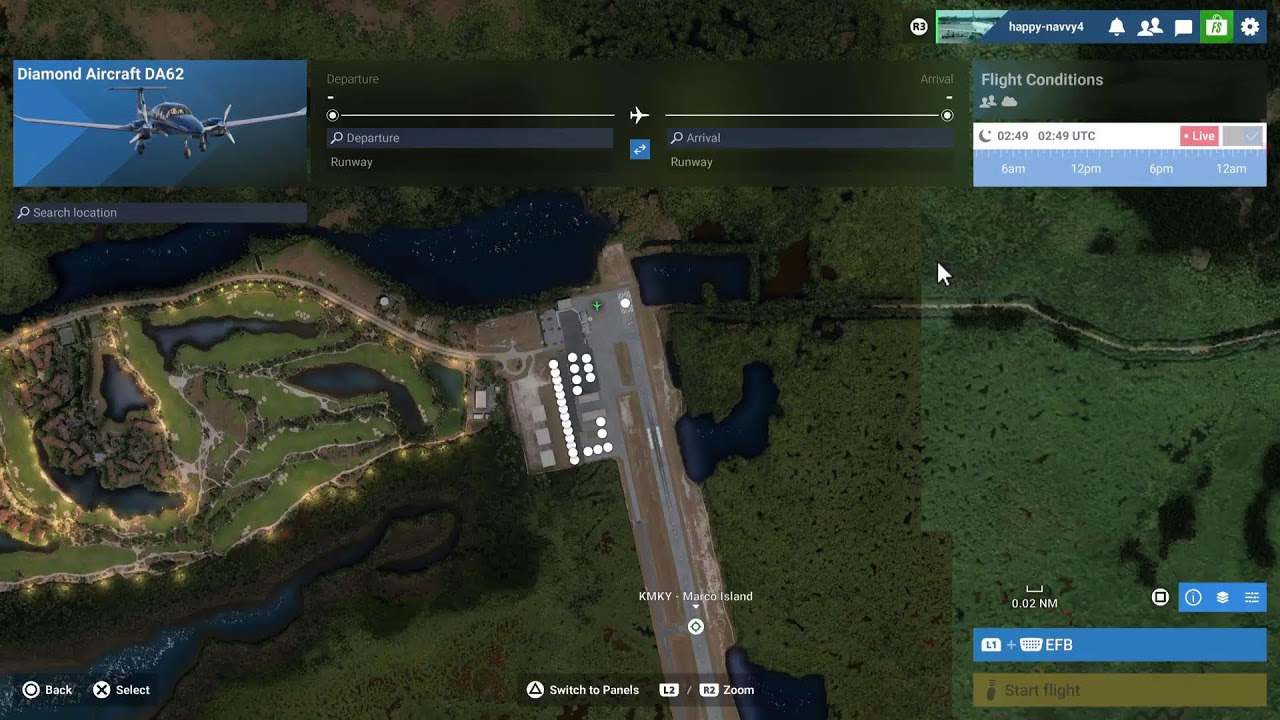Open the map layers options

[x=1222, y=598]
